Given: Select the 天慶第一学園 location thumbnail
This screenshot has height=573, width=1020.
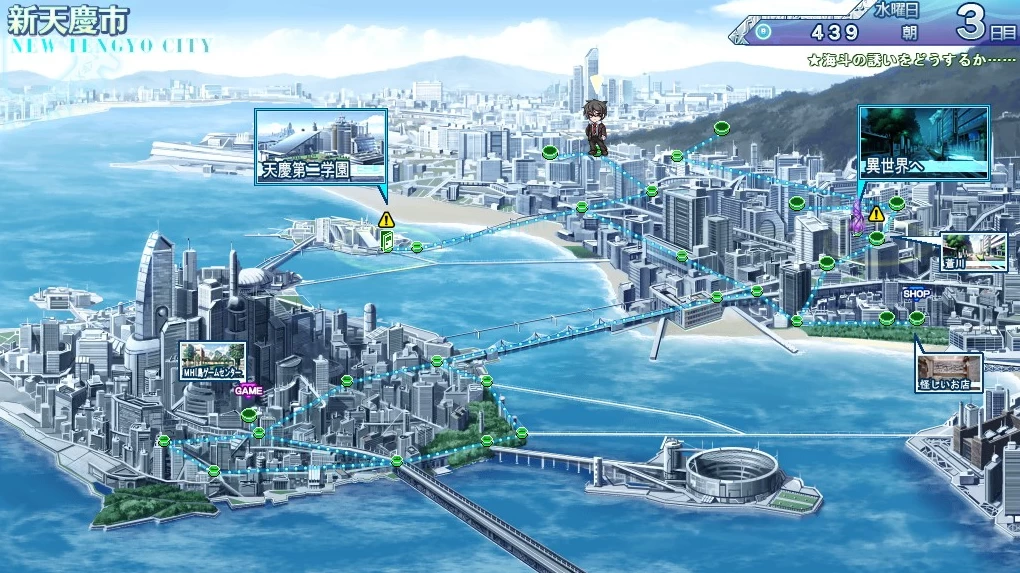Looking at the screenshot, I should 320,146.
